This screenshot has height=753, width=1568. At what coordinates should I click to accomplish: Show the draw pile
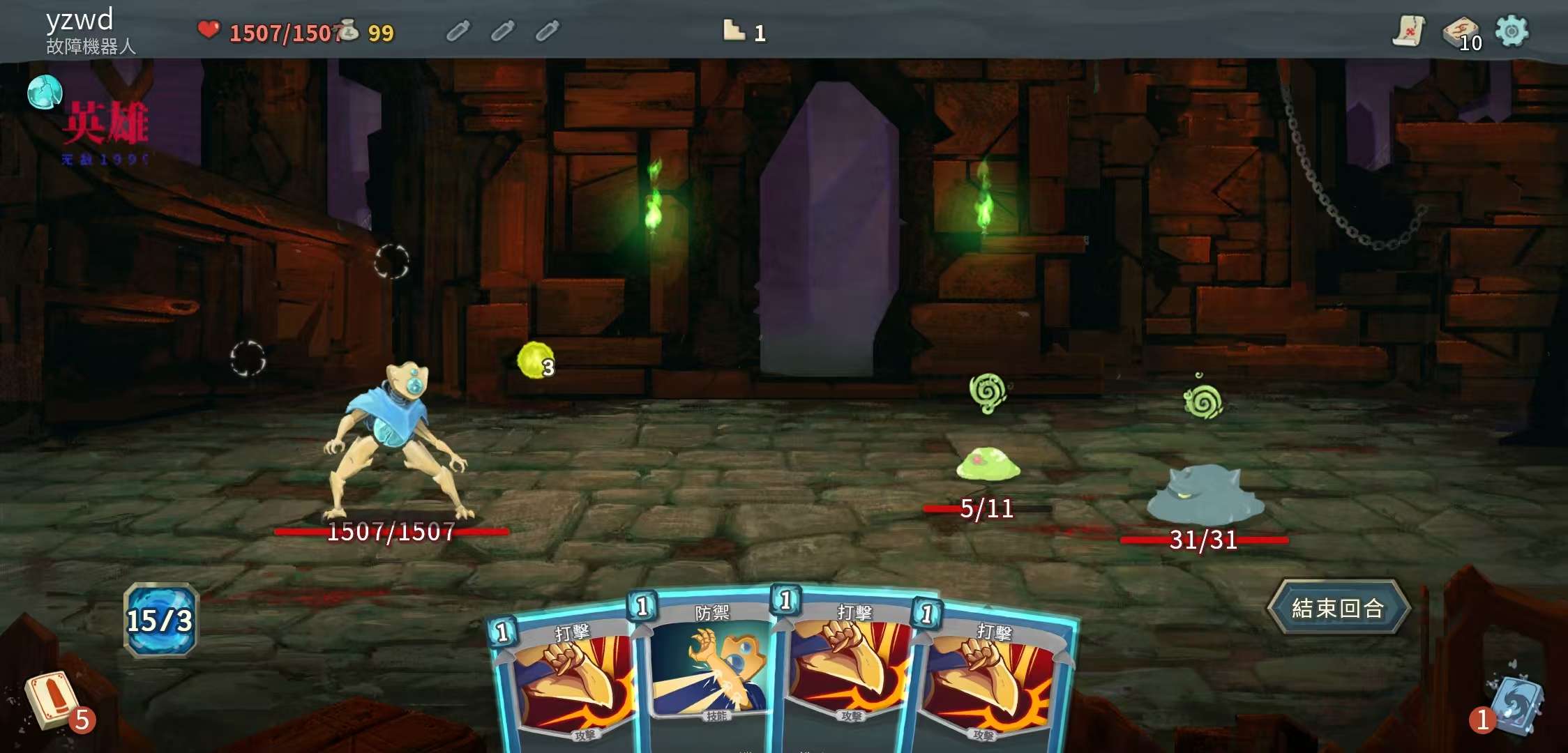click(x=50, y=700)
